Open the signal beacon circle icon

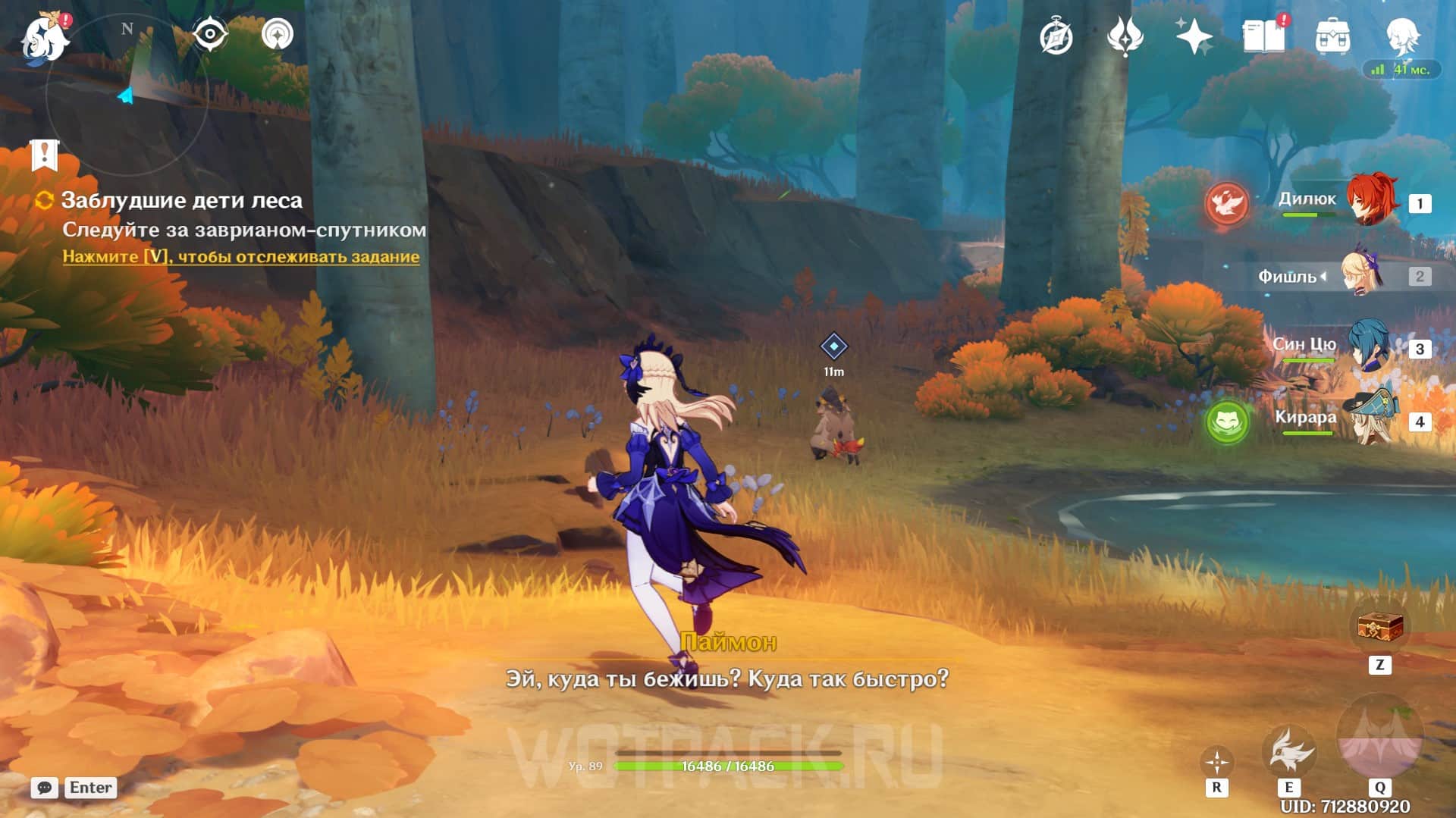tap(278, 34)
